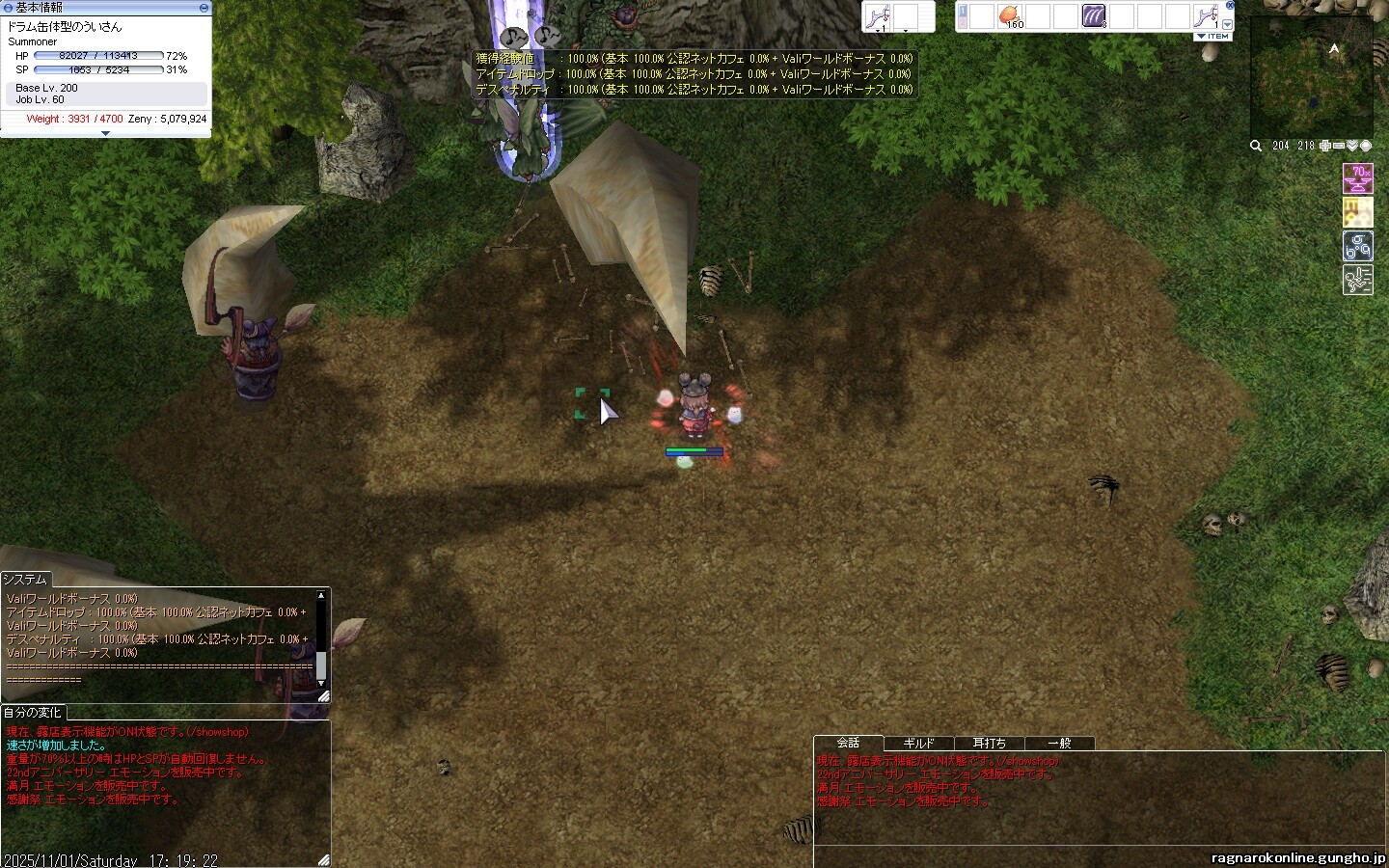1389x868 pixels.
Task: Zoom in the minimap with the plus button
Action: (1326, 146)
